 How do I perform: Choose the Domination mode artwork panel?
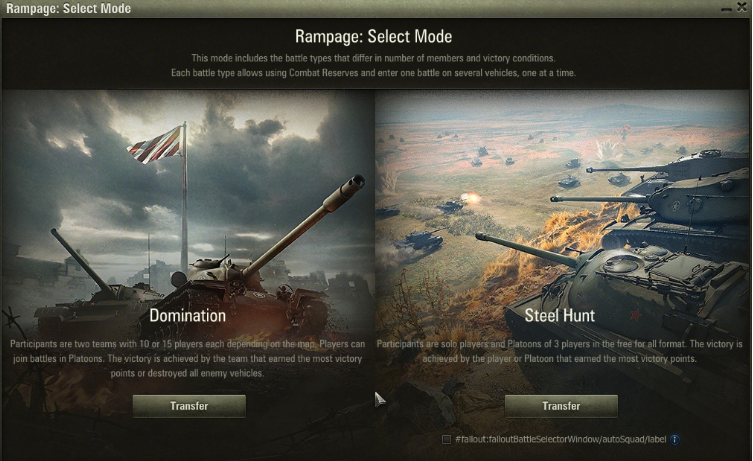coord(188,200)
